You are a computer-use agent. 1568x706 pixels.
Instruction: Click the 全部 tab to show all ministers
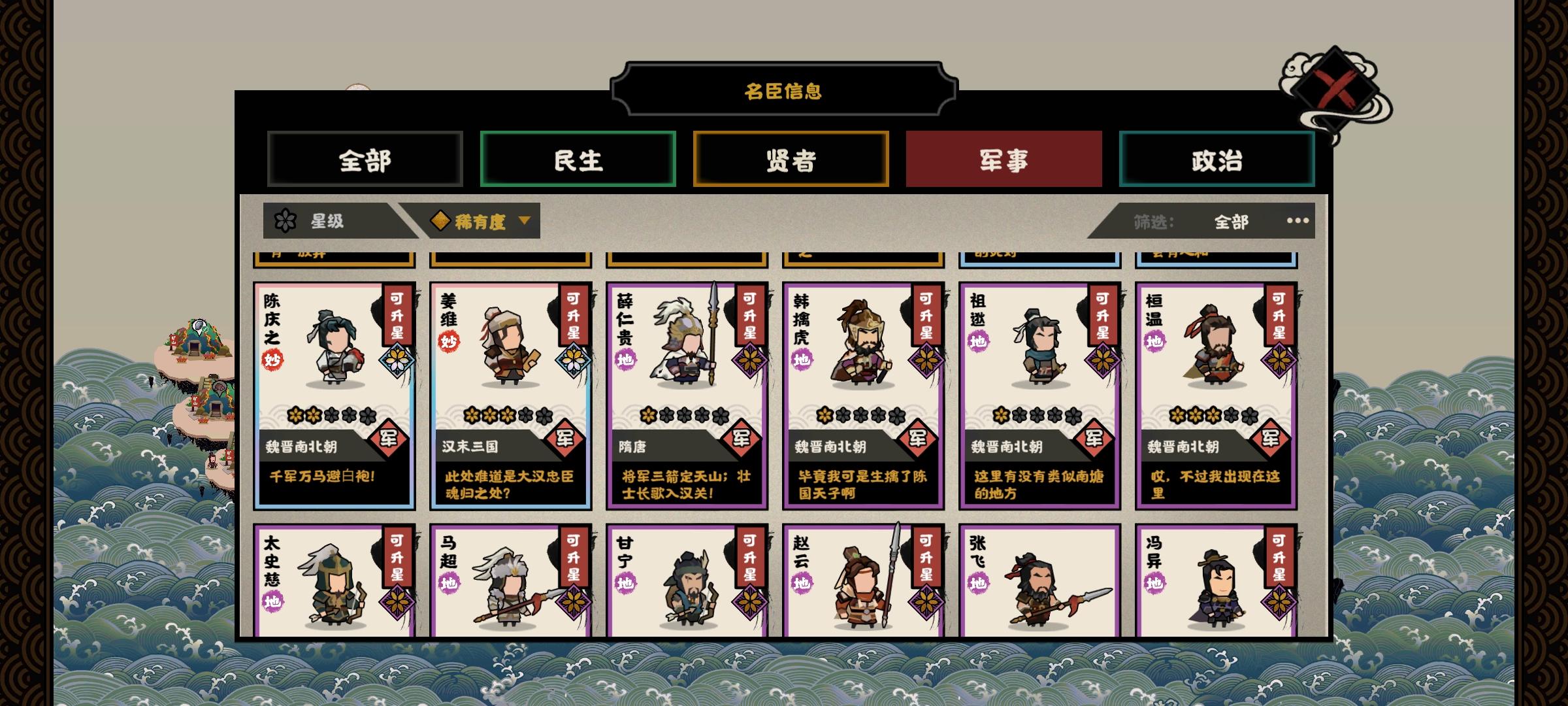click(365, 159)
